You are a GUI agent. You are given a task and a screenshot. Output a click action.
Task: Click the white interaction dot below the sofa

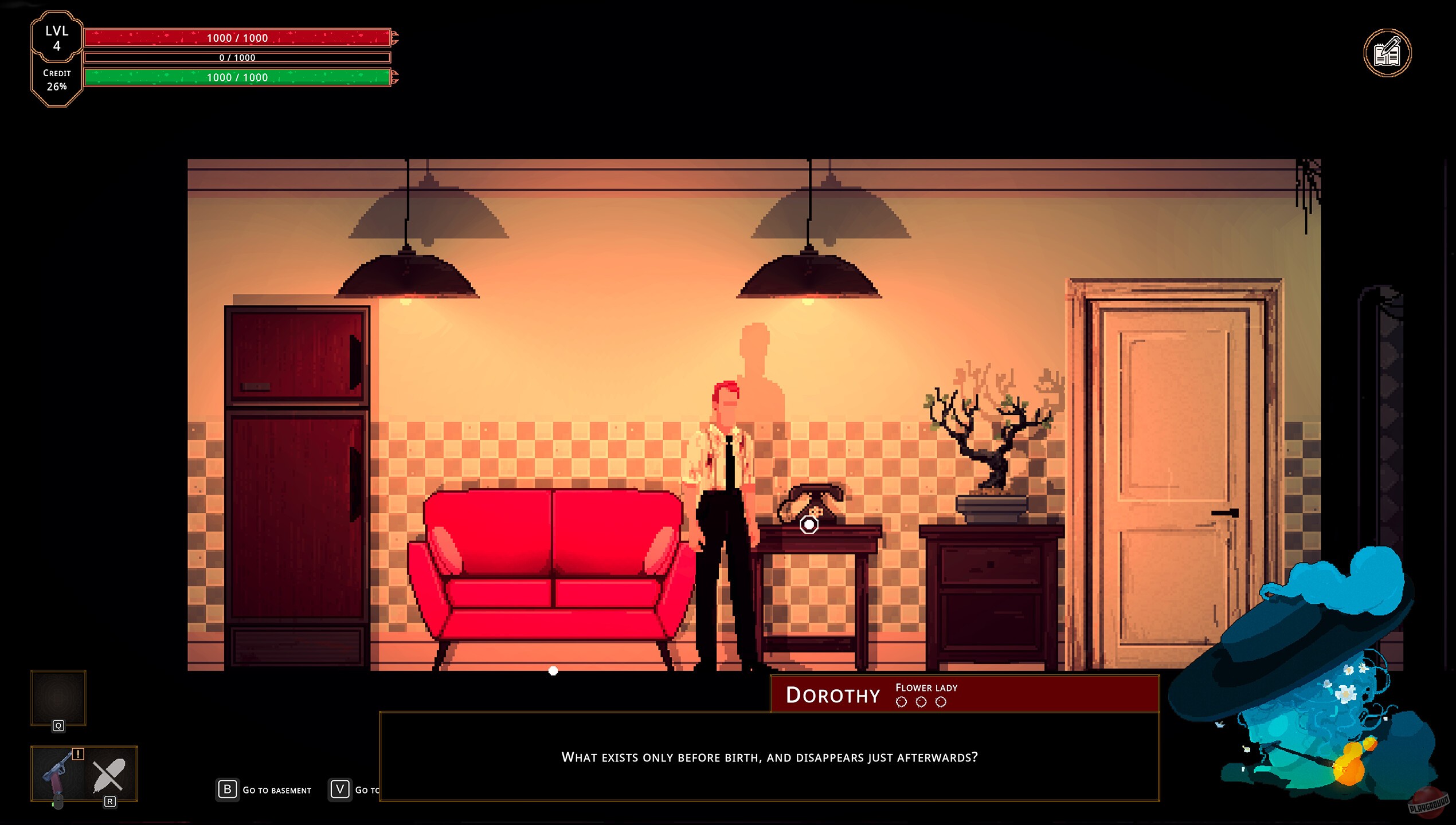[553, 671]
